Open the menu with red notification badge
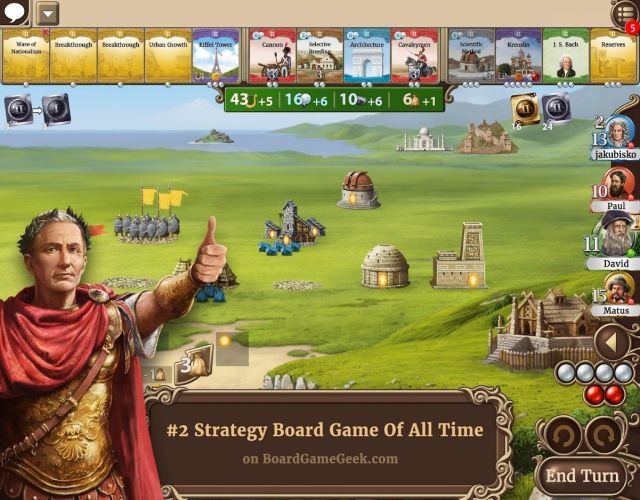Screen dimensions: 640x500 click(625, 15)
